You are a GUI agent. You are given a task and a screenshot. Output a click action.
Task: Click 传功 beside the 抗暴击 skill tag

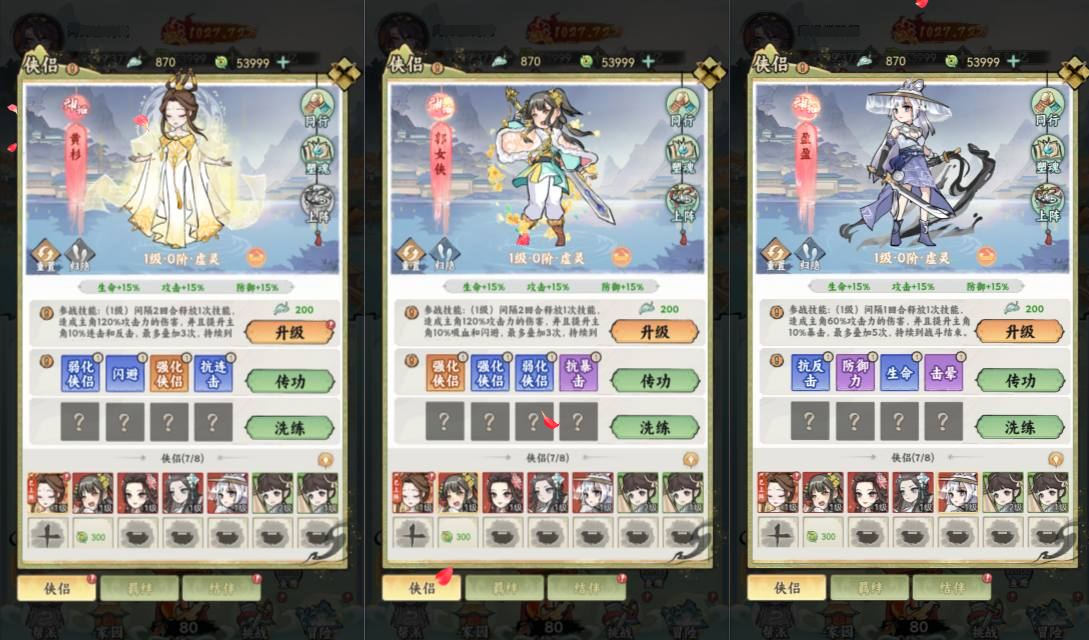[x=655, y=381]
